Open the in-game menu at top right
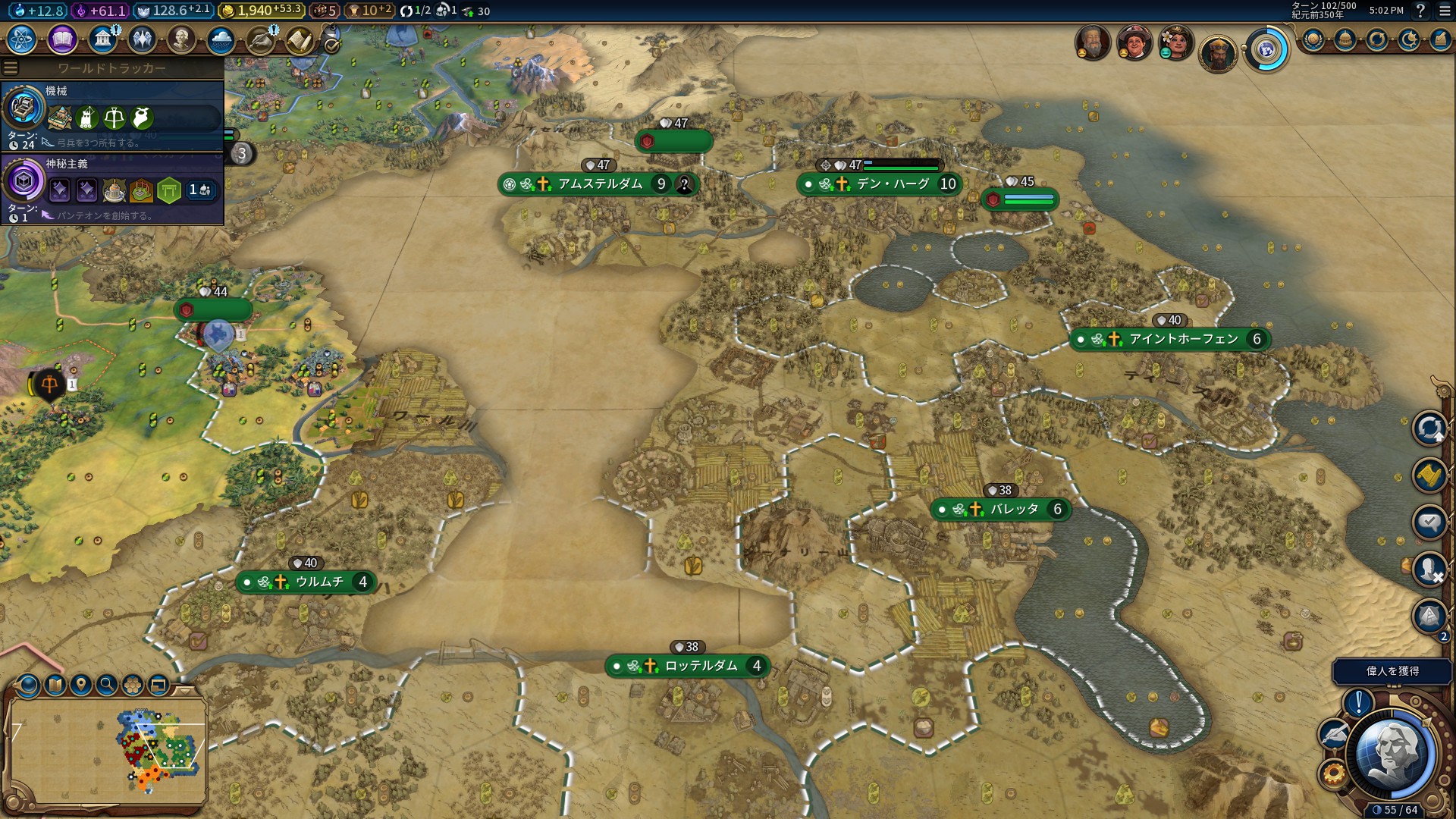 (x=1445, y=11)
